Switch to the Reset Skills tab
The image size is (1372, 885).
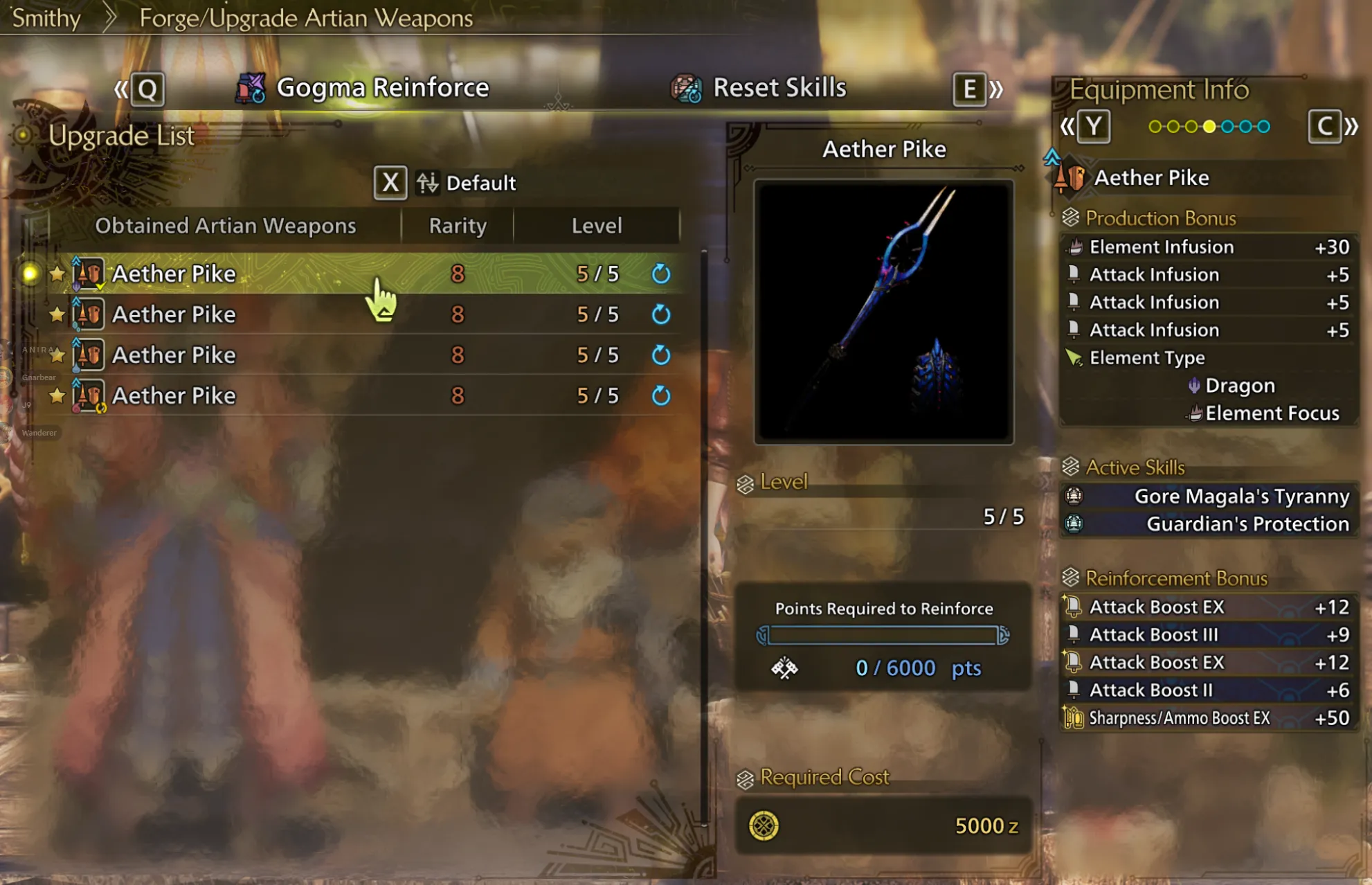[x=779, y=87]
